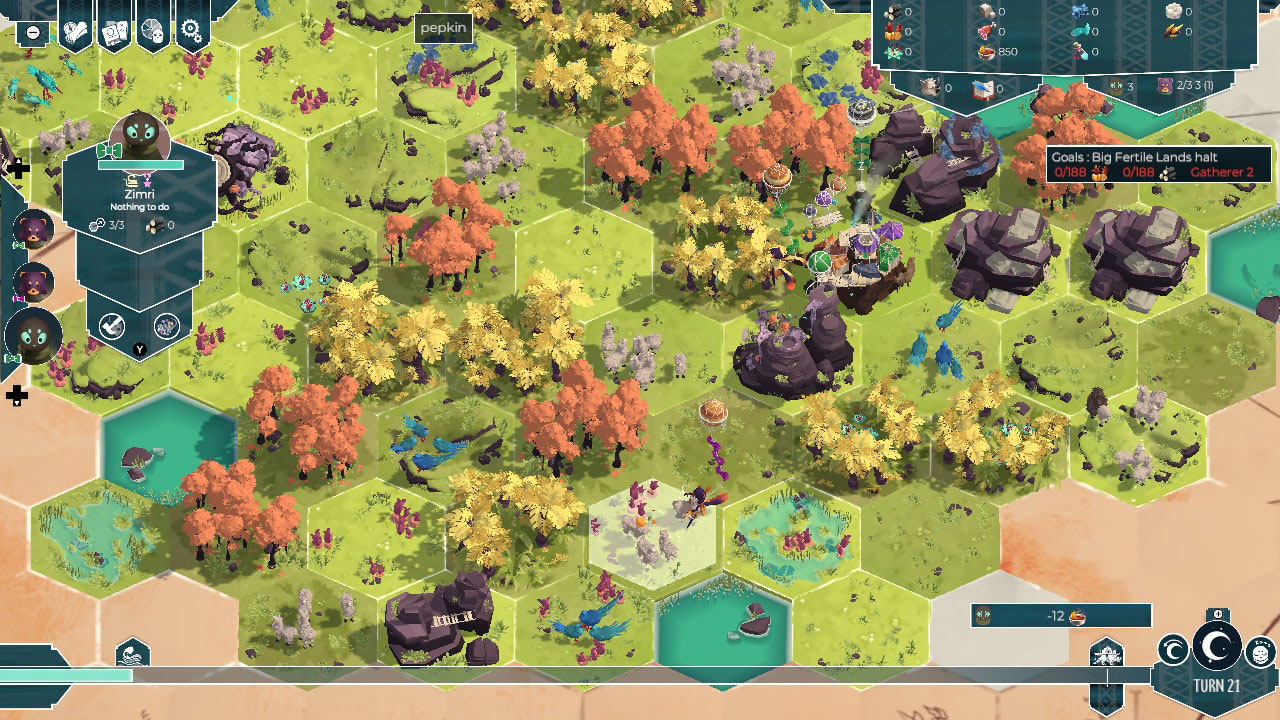Click the Gatherer 2 goal text
1280x720 pixels.
(x=1222, y=172)
